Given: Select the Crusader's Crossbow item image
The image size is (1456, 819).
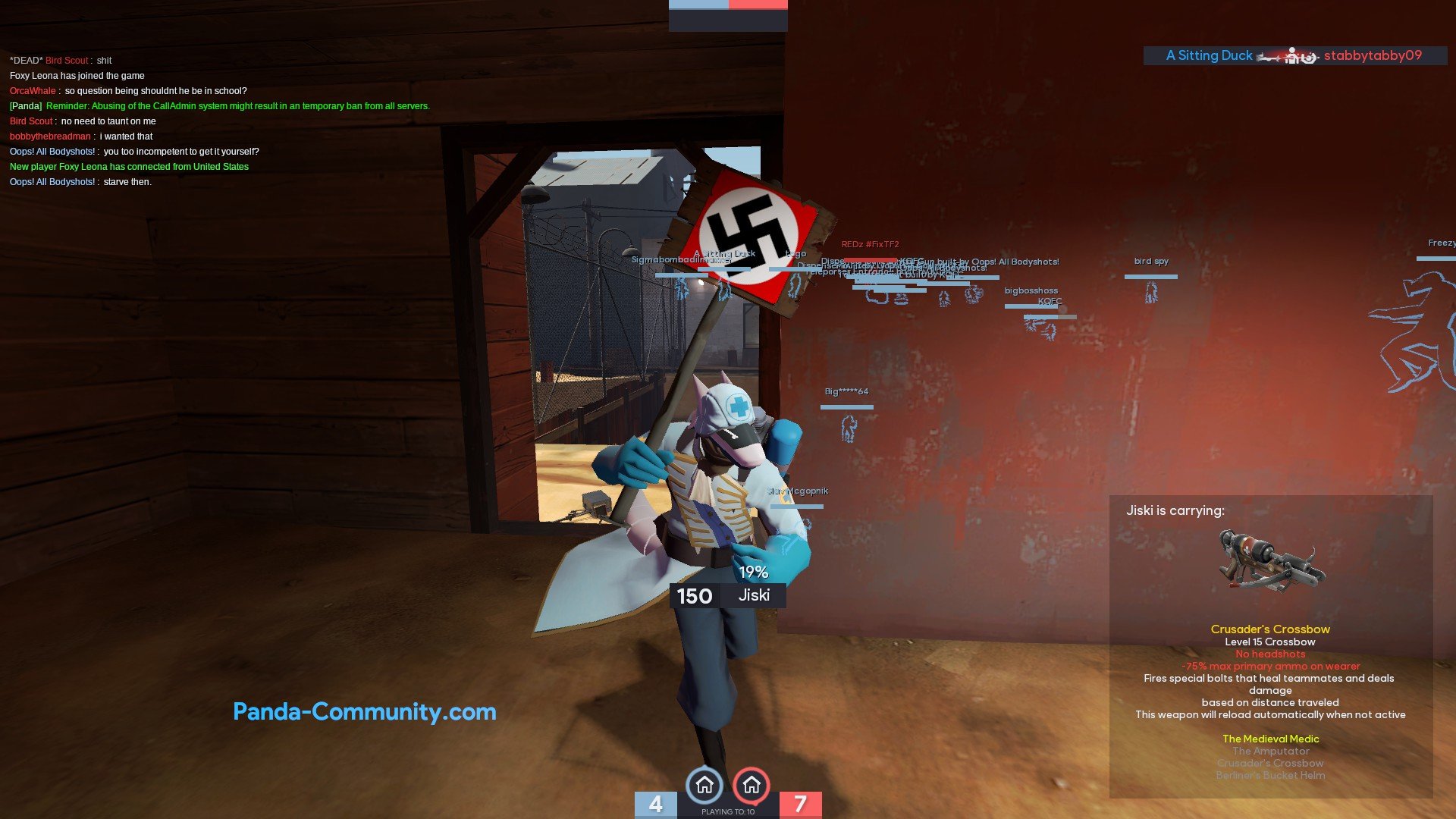Looking at the screenshot, I should pos(1270,562).
